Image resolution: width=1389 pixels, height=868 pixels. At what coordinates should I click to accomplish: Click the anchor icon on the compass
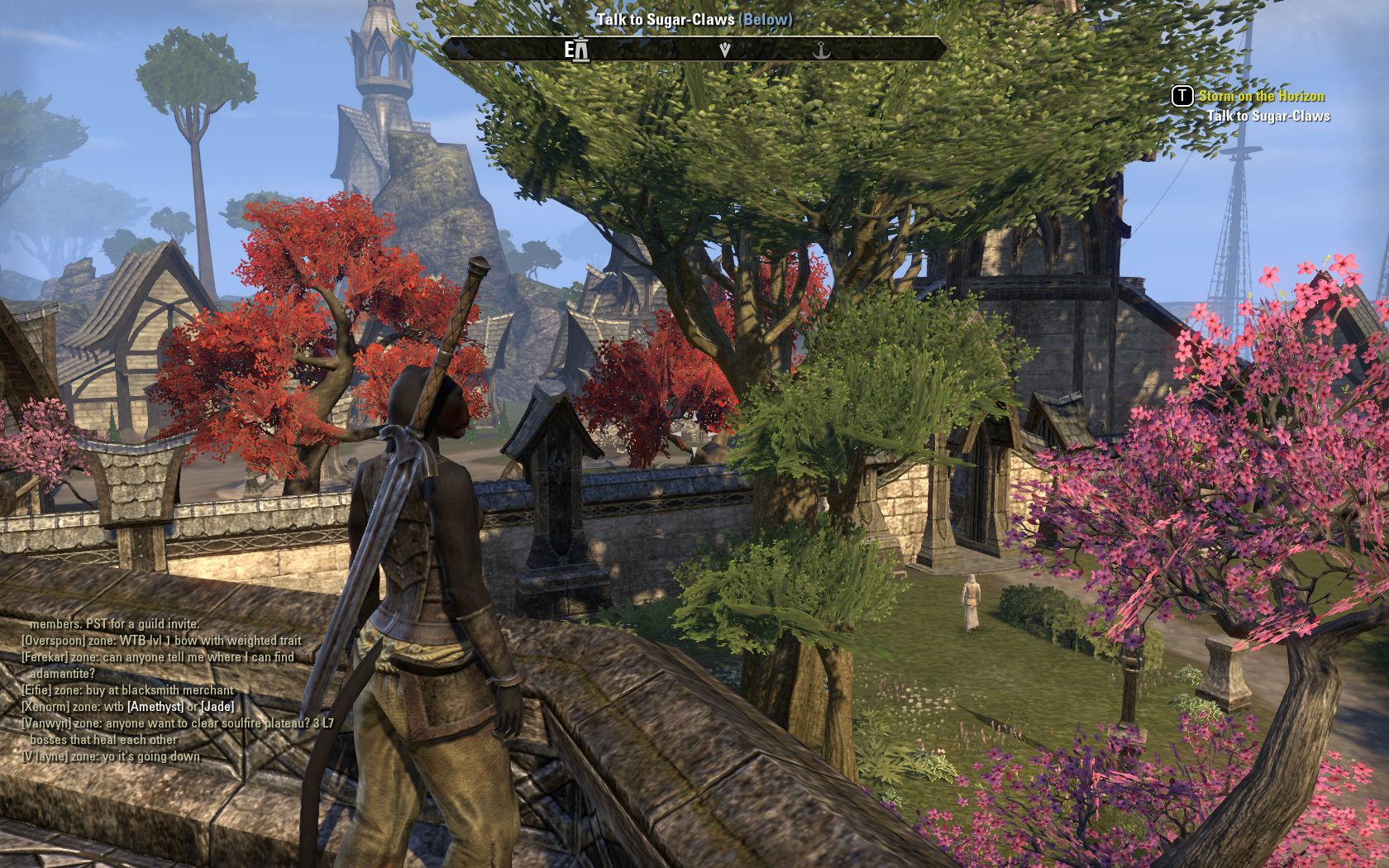coord(821,50)
